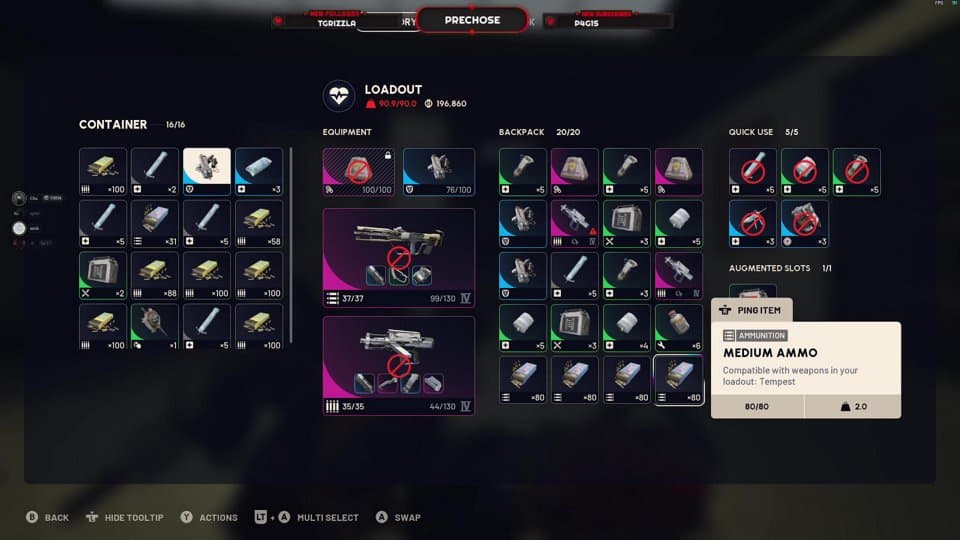Image resolution: width=960 pixels, height=540 pixels.
Task: Choose the backpack weapon marked with red warning
Action: [575, 224]
